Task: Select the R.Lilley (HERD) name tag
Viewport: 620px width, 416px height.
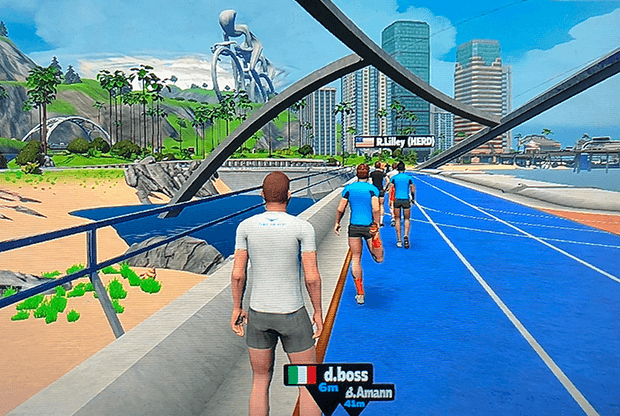Action: (395, 142)
